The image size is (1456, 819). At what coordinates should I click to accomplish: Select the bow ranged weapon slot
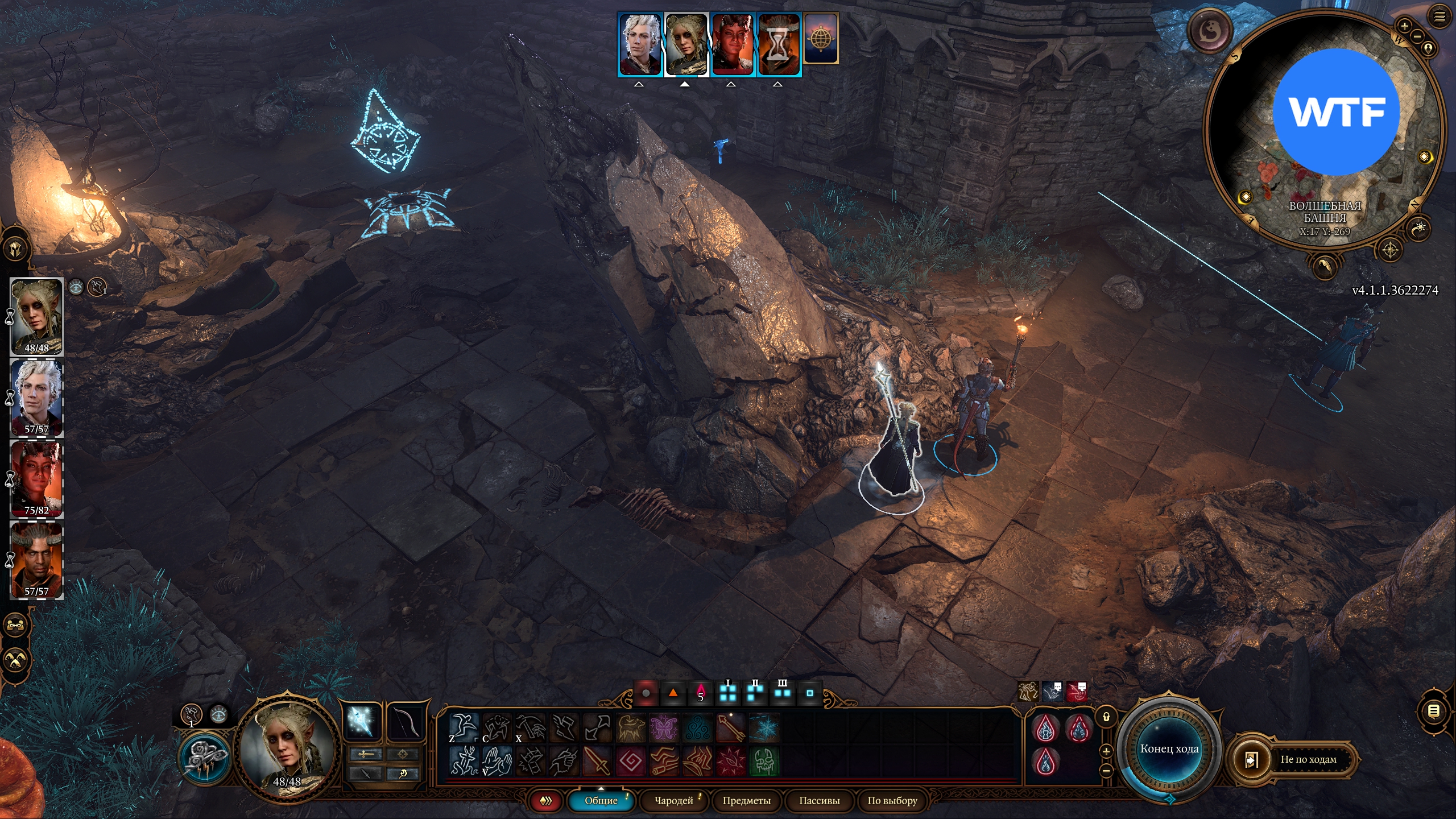405,722
